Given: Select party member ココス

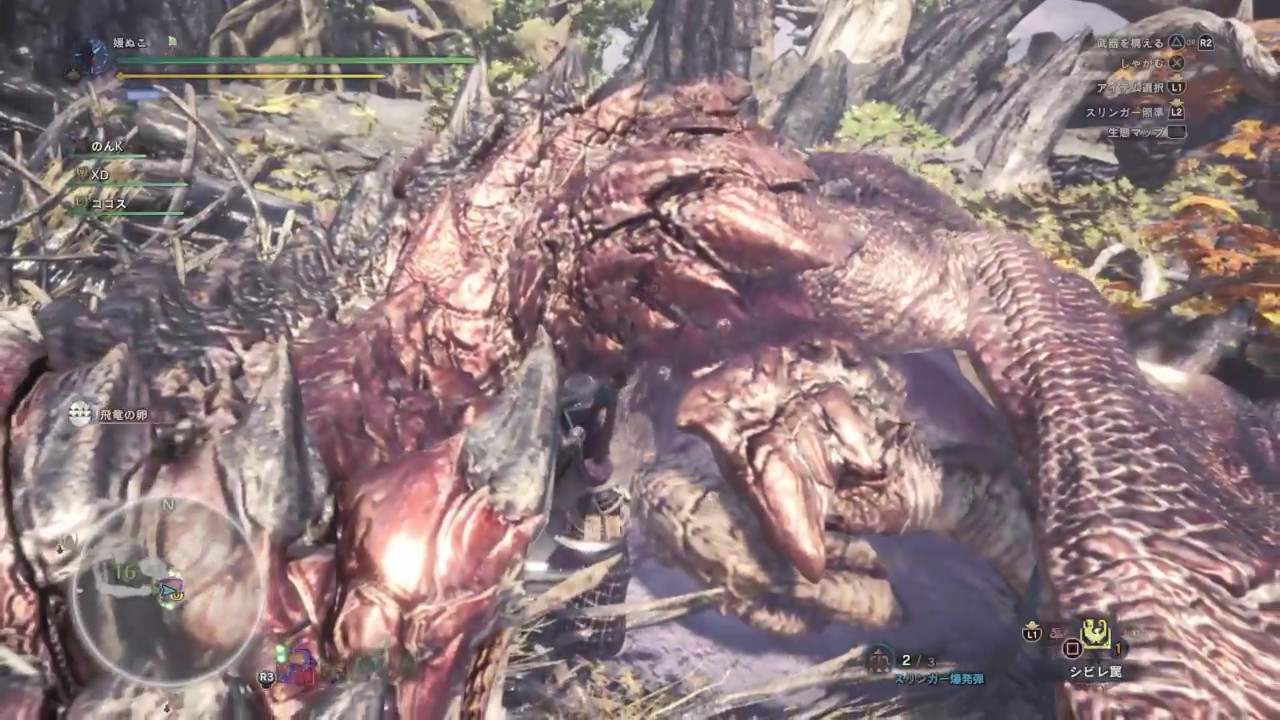Looking at the screenshot, I should [107, 203].
